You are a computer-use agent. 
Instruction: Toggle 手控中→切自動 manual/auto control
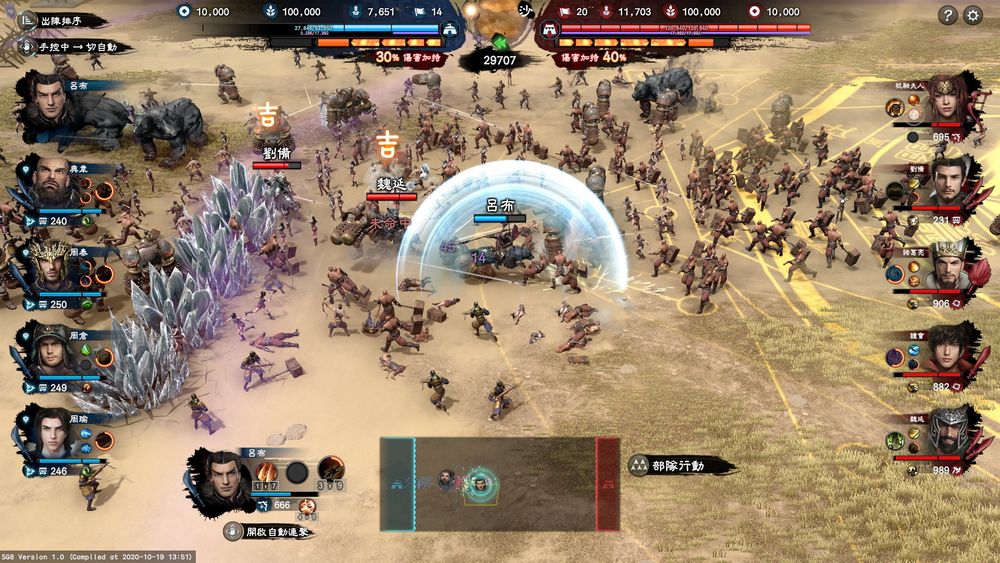[72, 47]
